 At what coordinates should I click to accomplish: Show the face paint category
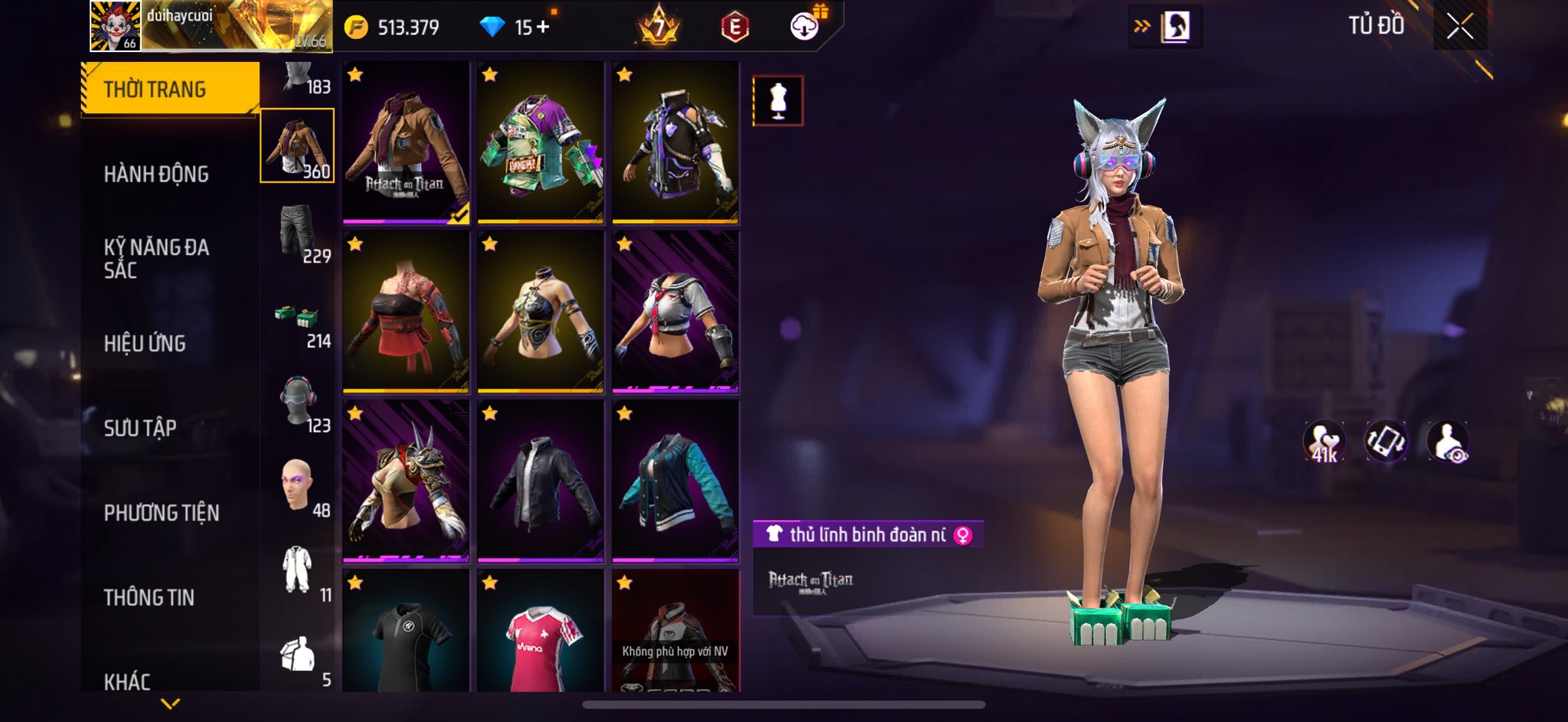click(x=298, y=487)
